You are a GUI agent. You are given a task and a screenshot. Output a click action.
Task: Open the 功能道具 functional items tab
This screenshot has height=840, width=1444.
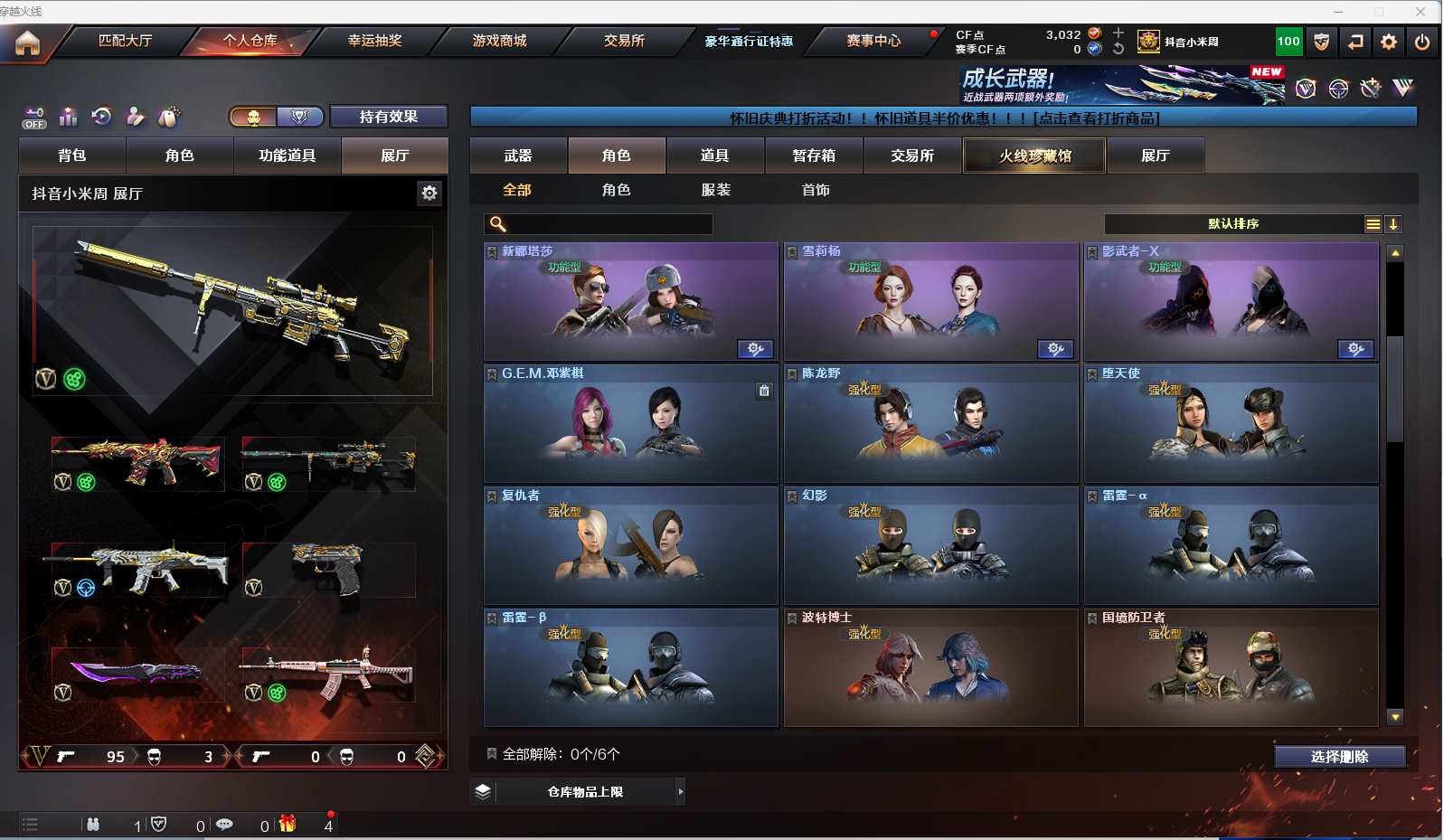[287, 156]
